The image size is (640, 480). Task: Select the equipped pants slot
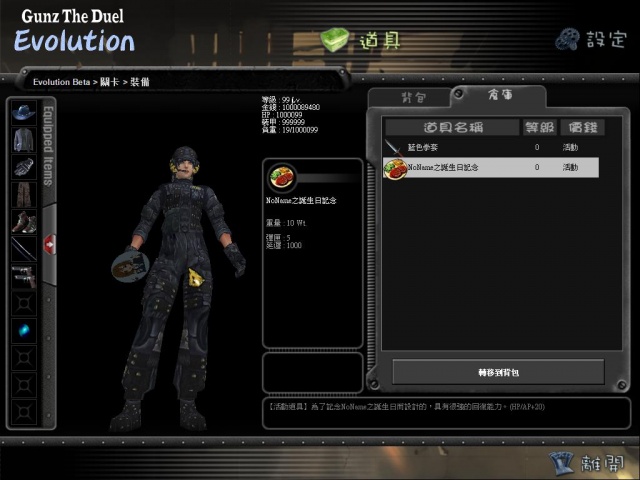coord(23,194)
